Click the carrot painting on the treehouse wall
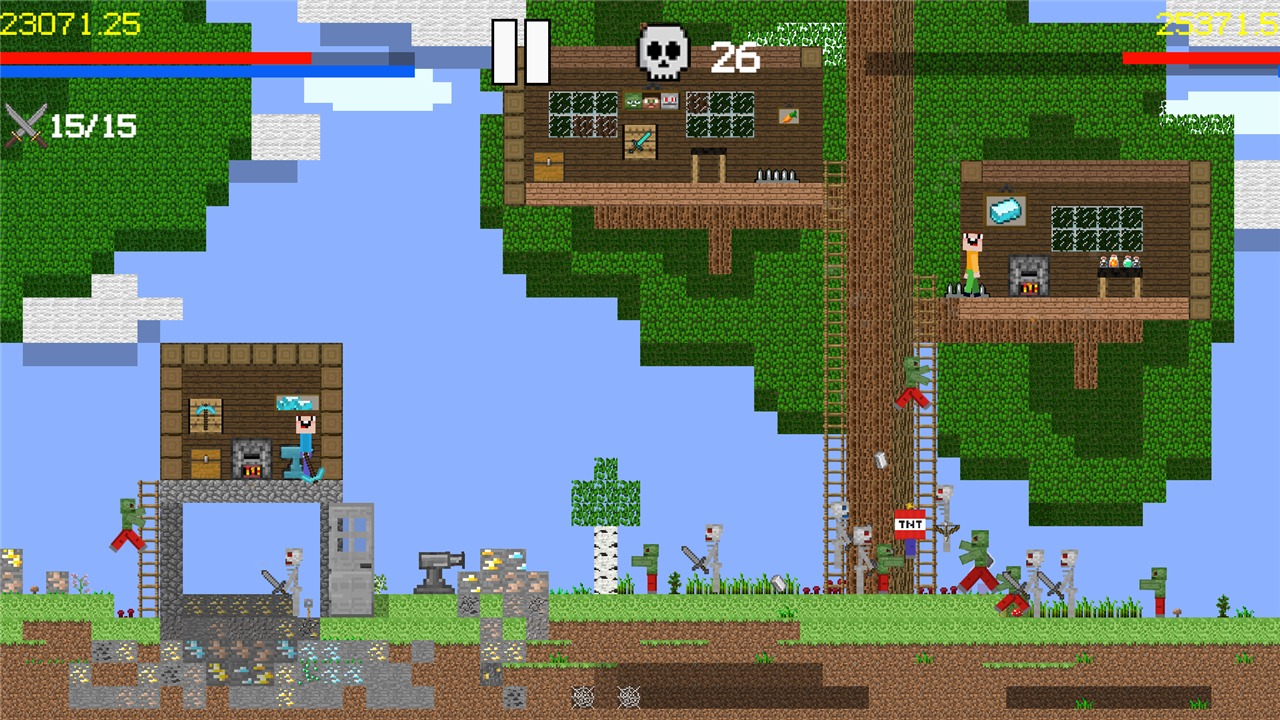The image size is (1280, 720). (x=789, y=116)
